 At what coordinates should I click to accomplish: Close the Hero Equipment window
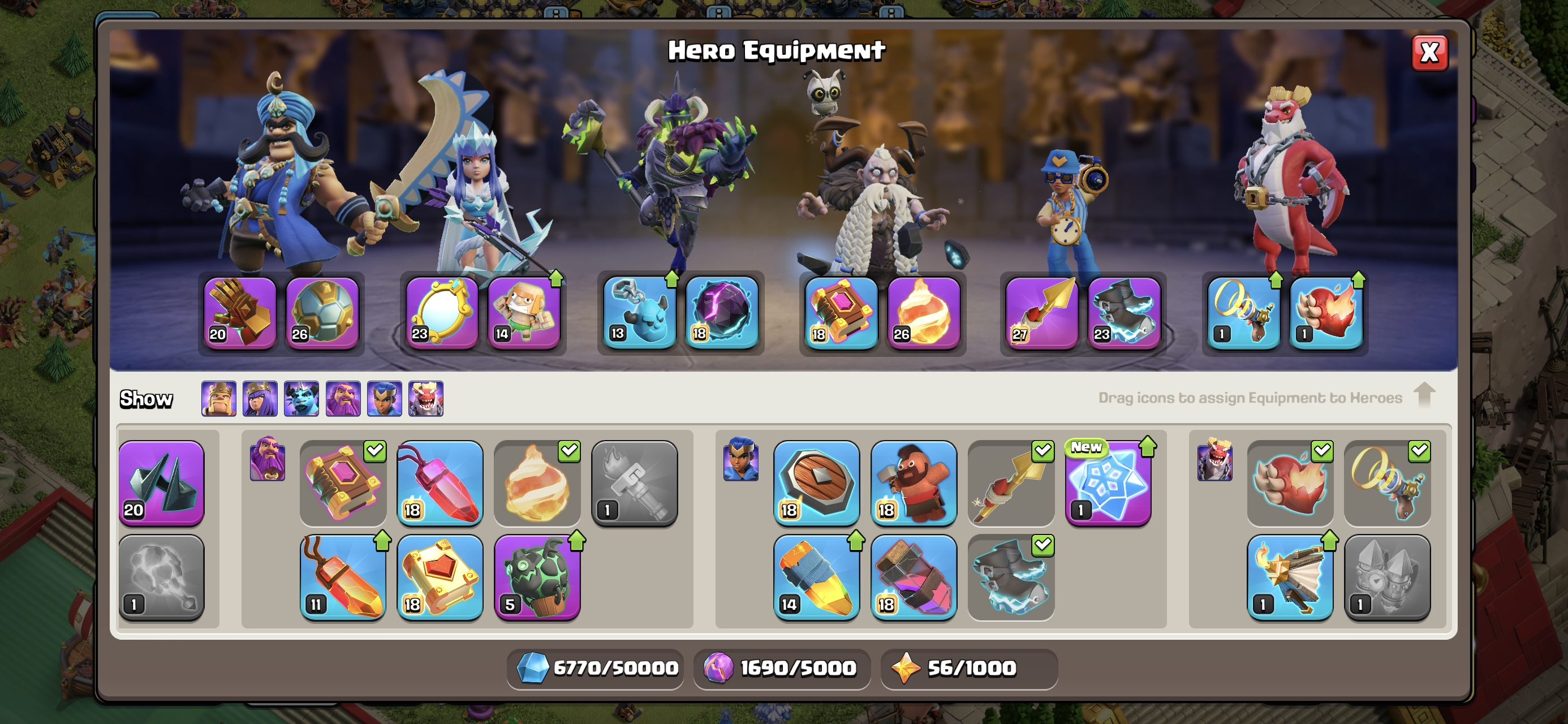point(1429,53)
